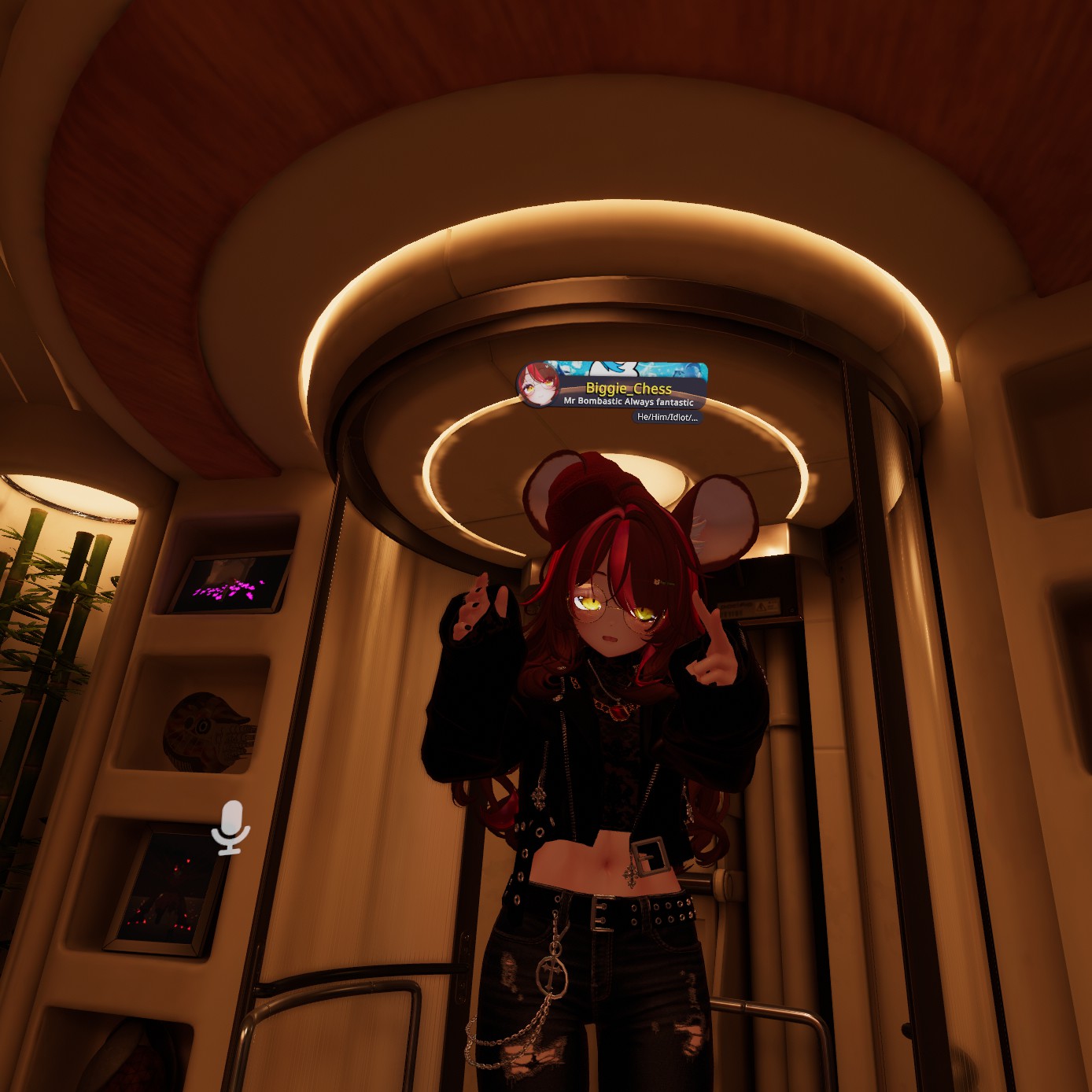Select the Biggie_Chess player nameplate
Image resolution: width=1092 pixels, height=1092 pixels.
tap(629, 388)
